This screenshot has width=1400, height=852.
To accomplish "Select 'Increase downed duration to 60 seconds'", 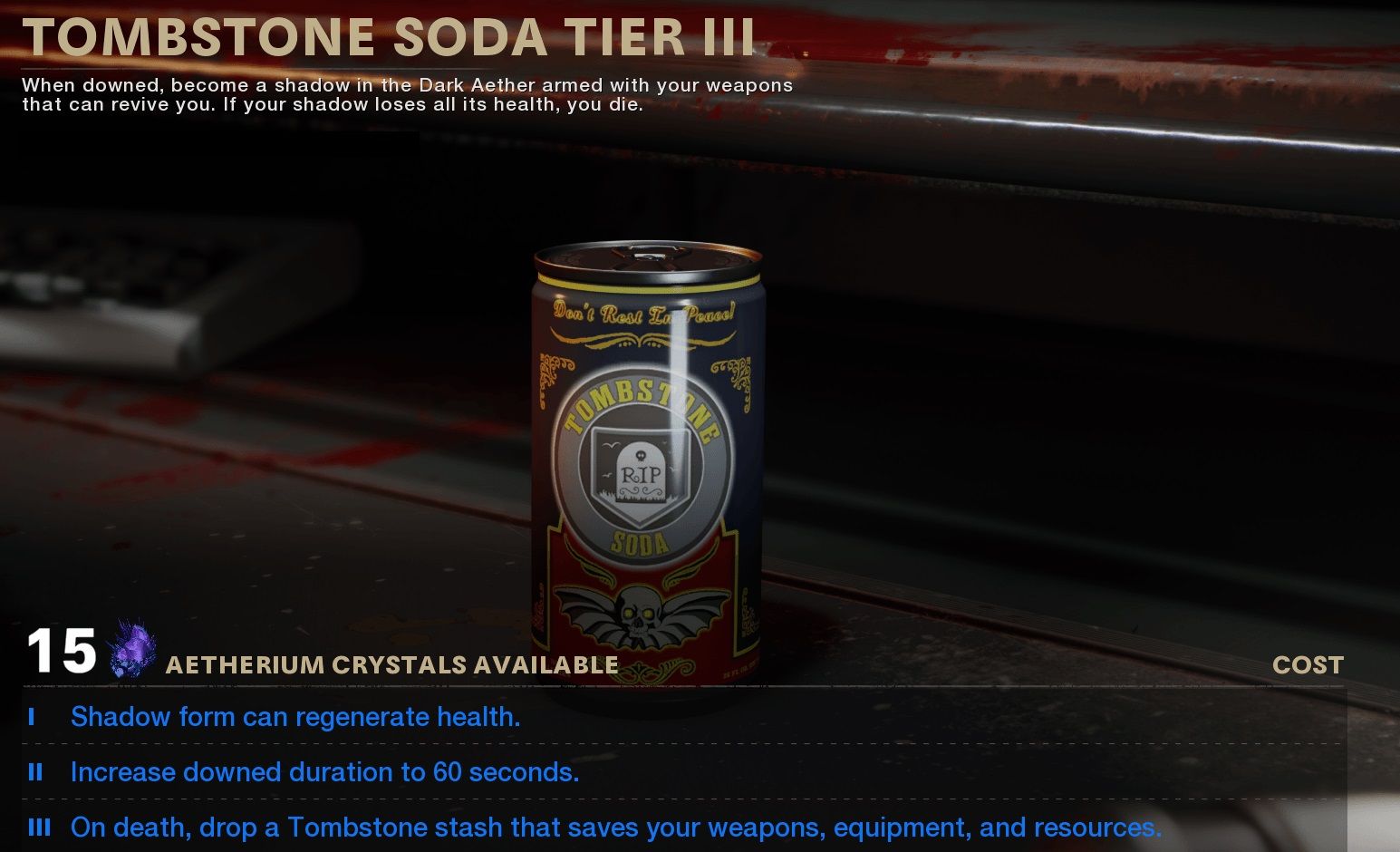I will pos(326,772).
